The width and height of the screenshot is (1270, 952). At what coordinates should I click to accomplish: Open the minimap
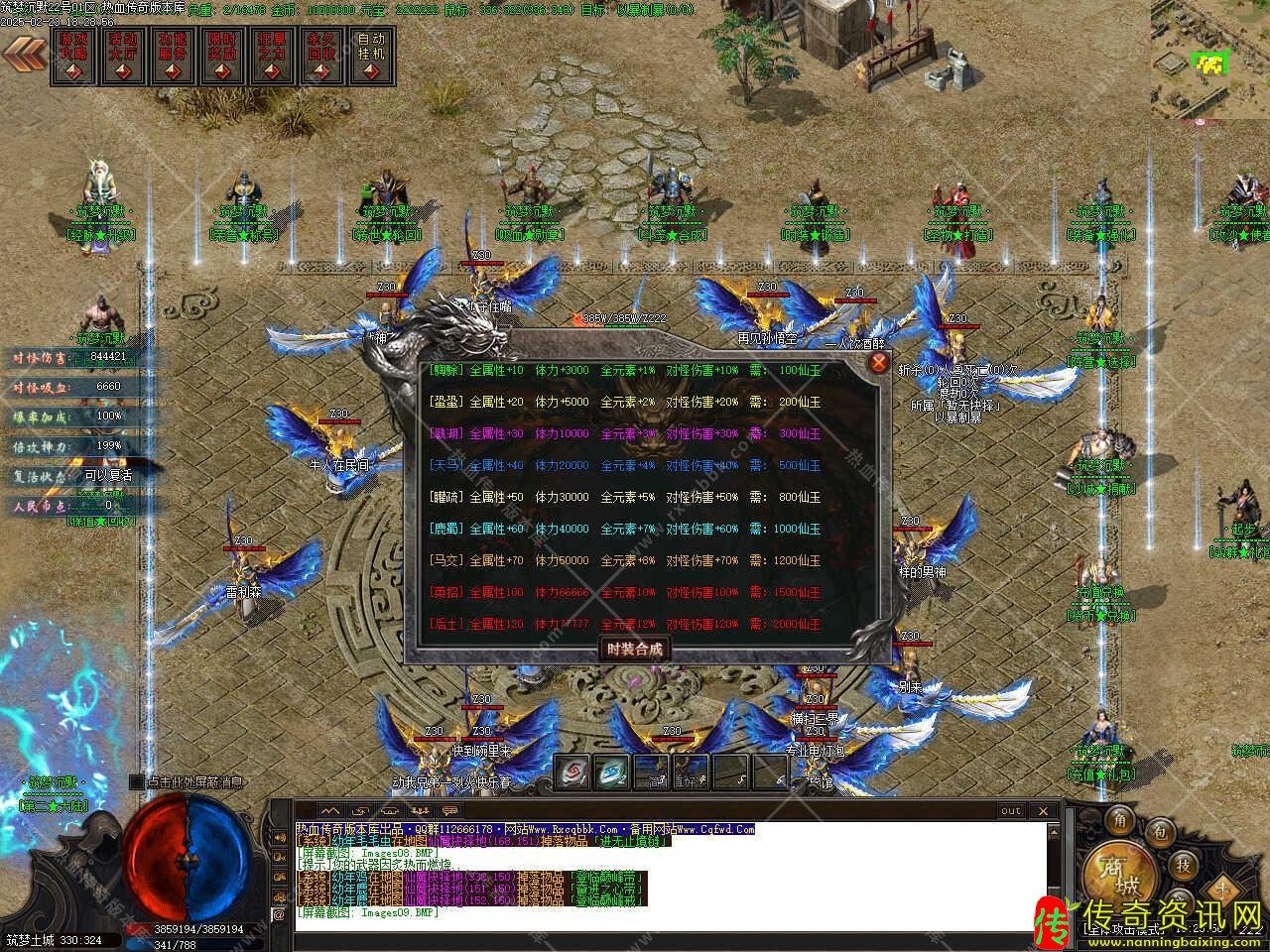tap(1209, 59)
